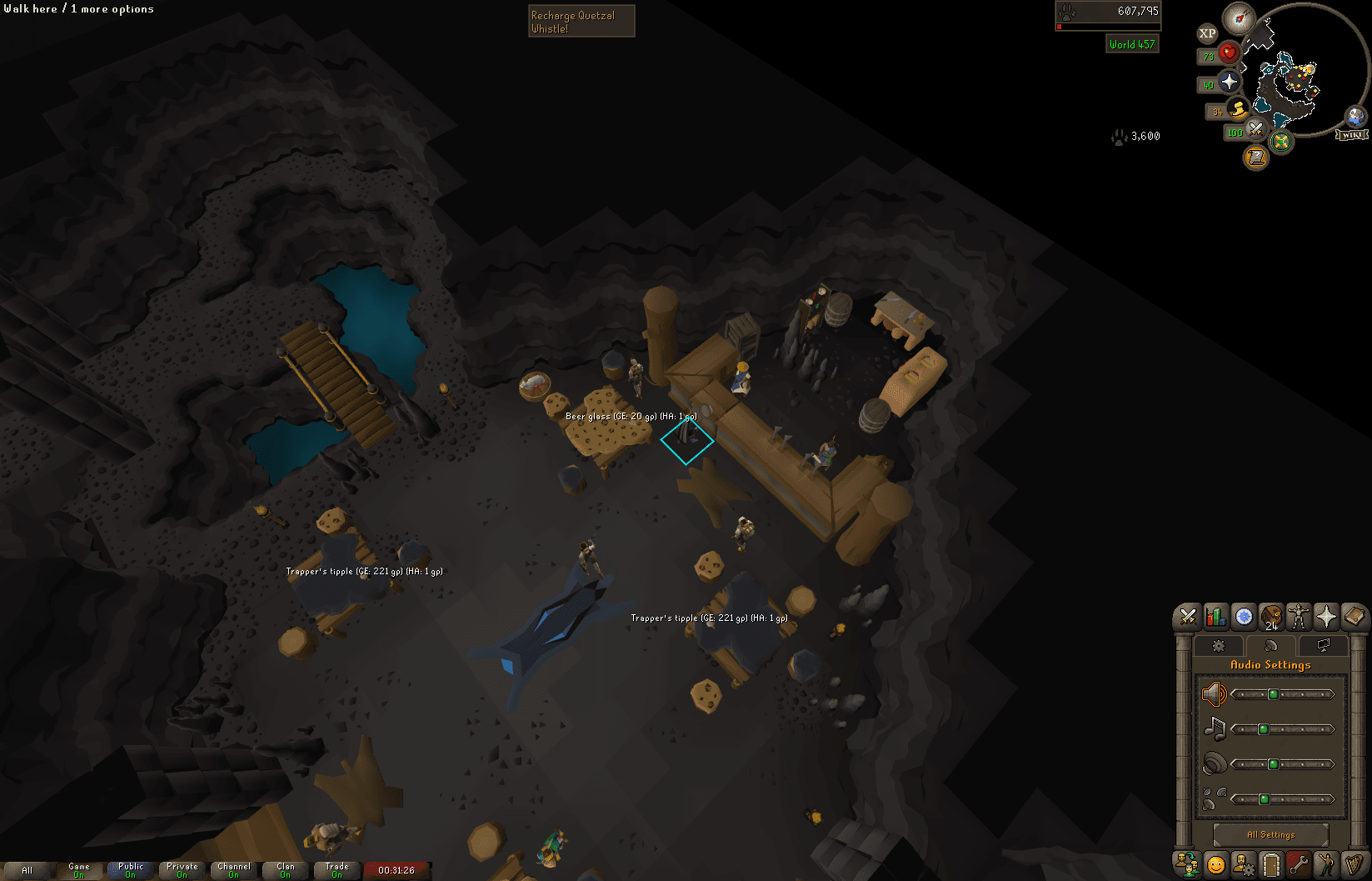
Task: View the Worn Equipment tab
Action: pyautogui.click(x=1298, y=617)
